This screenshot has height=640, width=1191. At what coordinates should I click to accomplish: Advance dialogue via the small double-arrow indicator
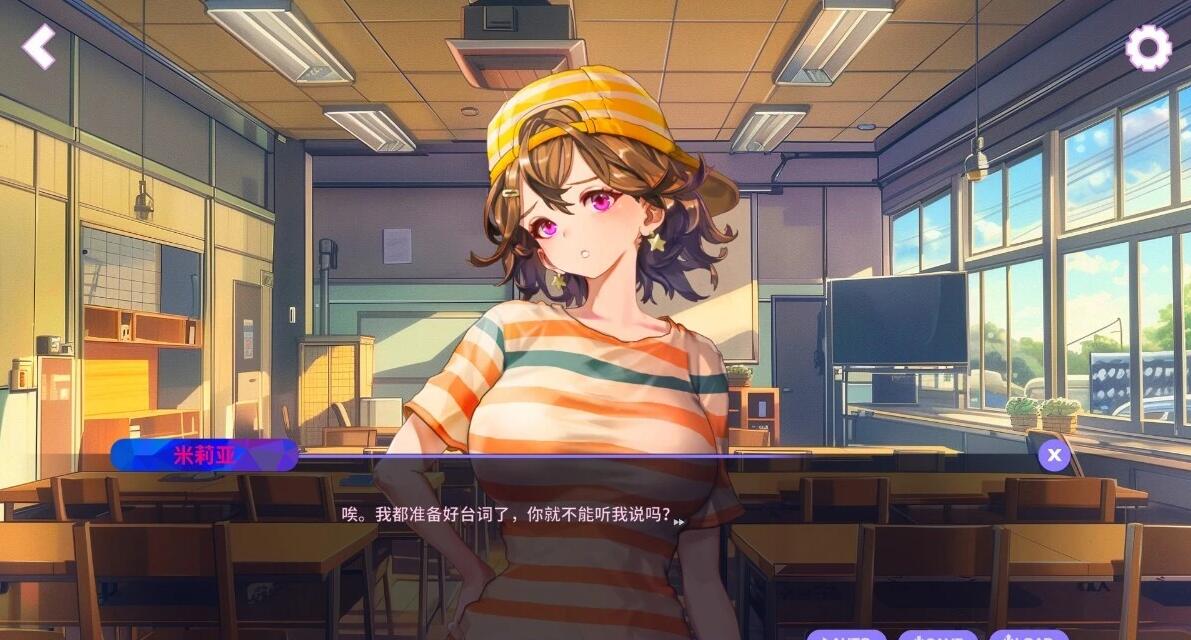tap(680, 522)
